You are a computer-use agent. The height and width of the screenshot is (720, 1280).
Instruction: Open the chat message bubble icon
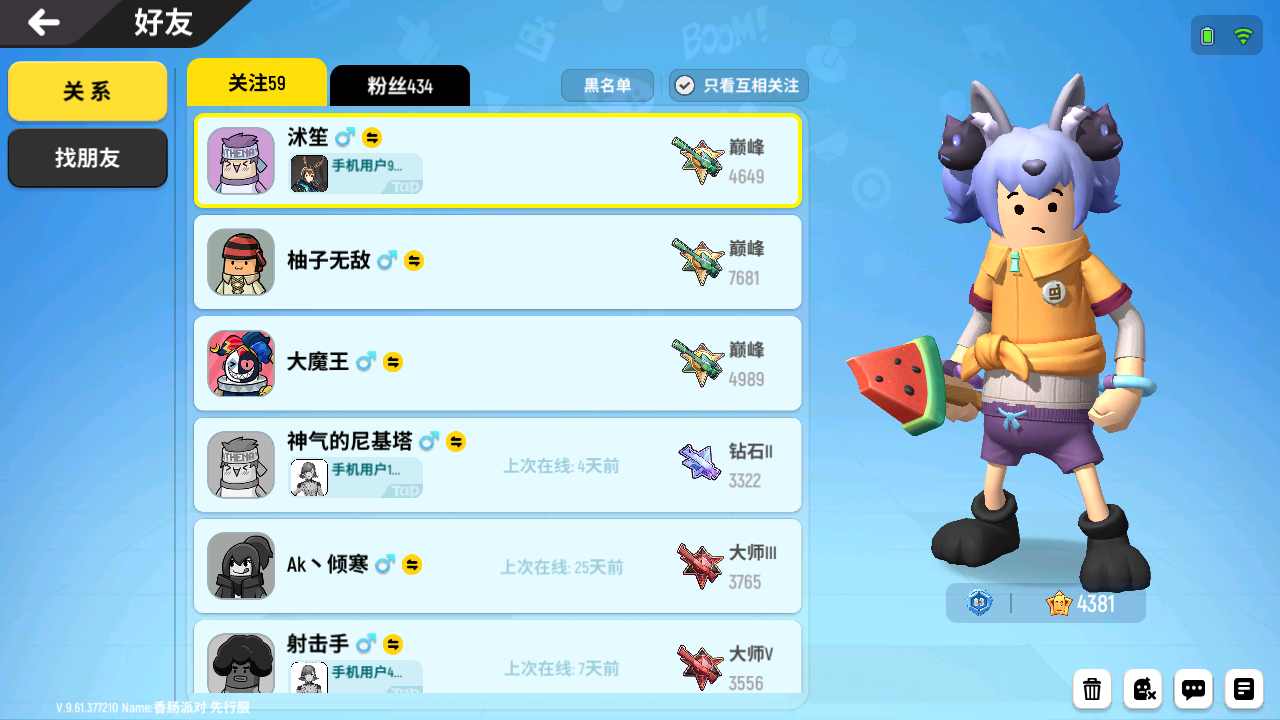pos(1193,689)
